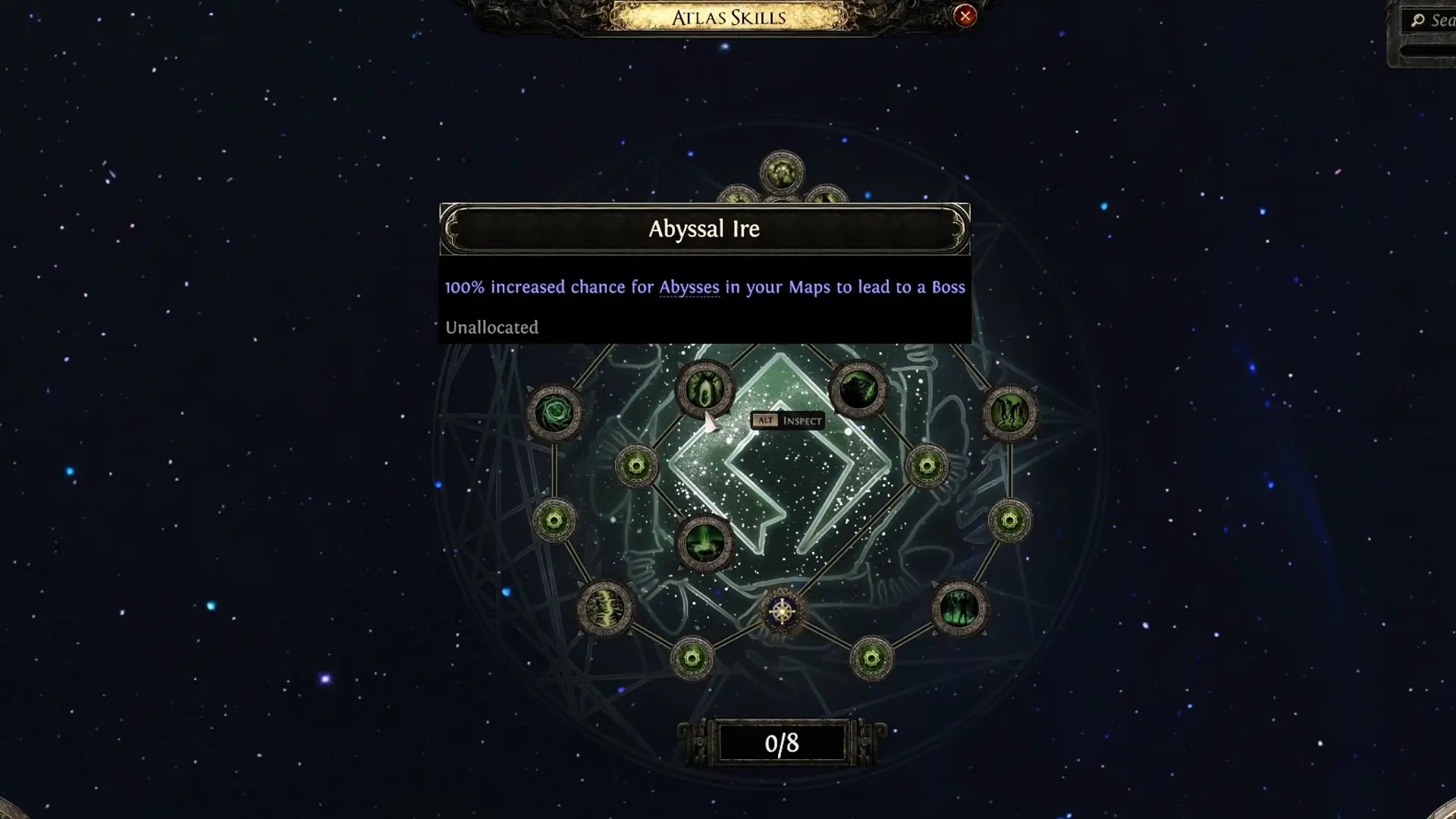Select the green light beam notable node

(705, 543)
